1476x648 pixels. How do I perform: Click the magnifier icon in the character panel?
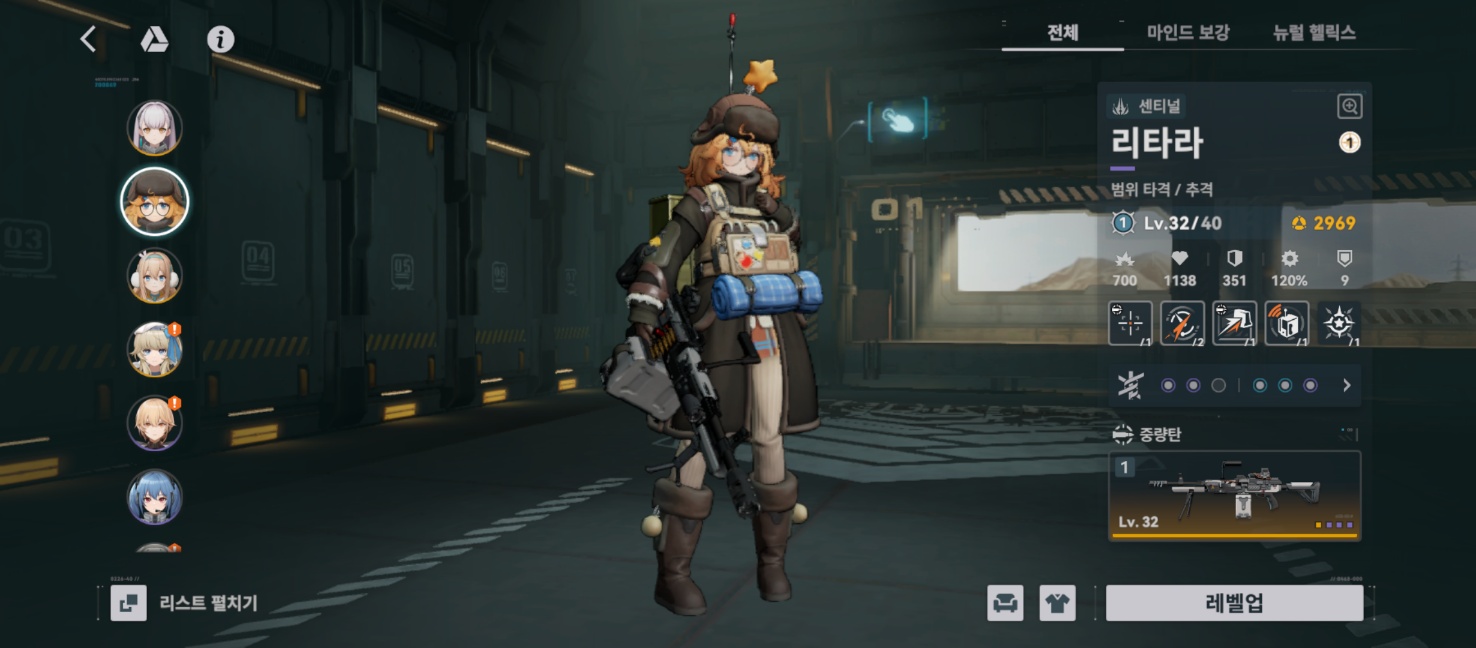coord(1349,106)
